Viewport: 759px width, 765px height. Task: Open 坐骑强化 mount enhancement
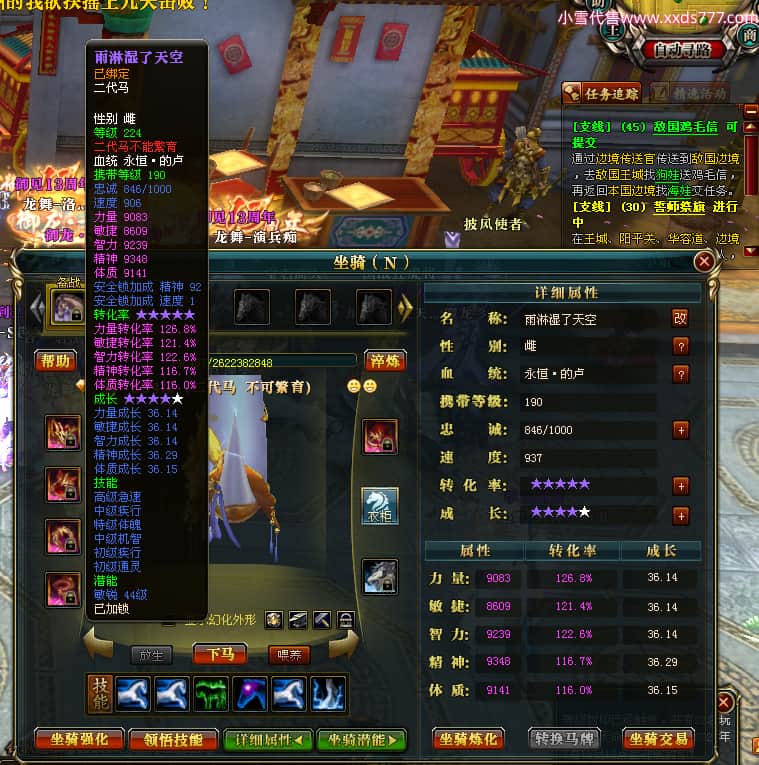(x=79, y=739)
